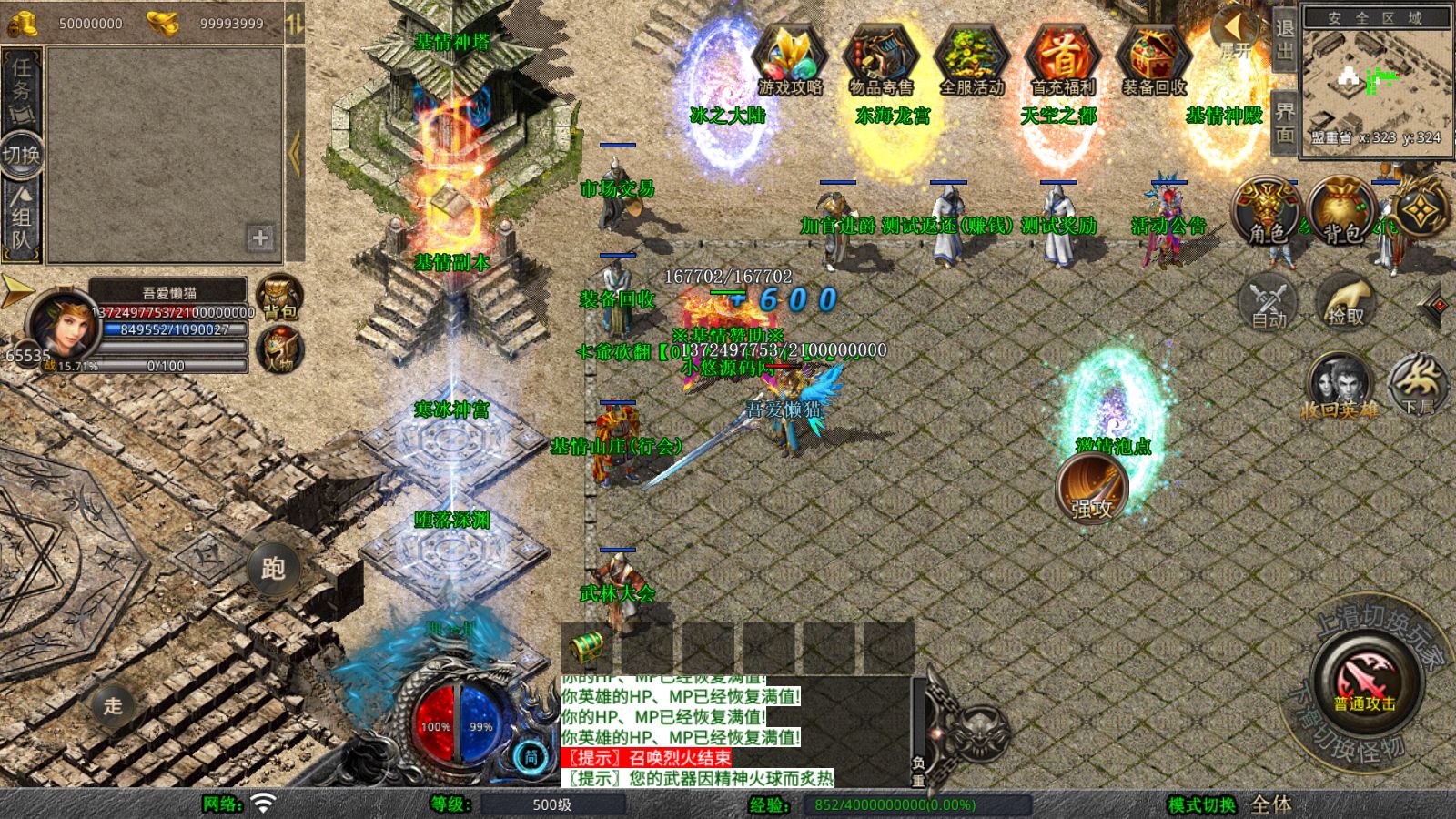Open the 装备回收 treasure chest icon at top

point(1154,60)
